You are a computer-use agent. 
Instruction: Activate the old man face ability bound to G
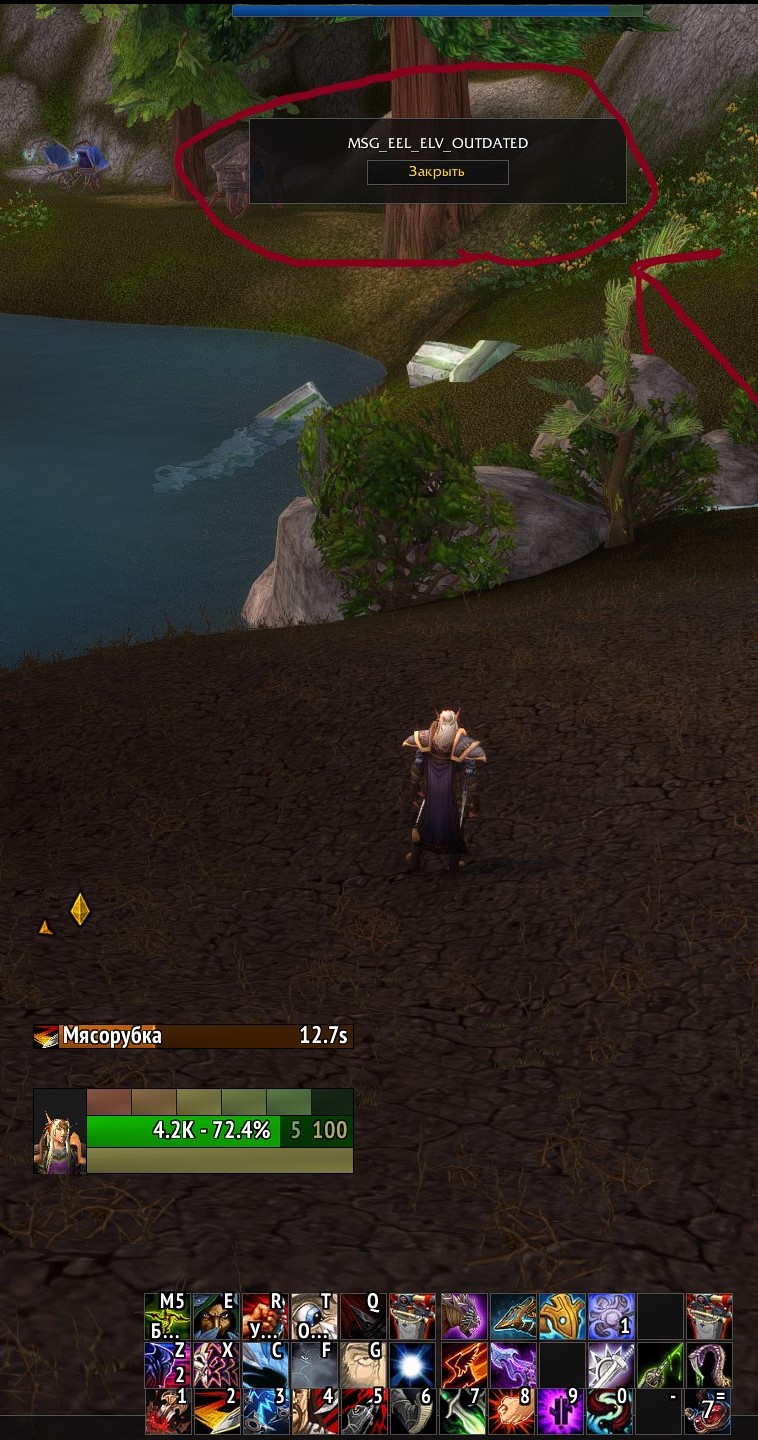pos(363,1364)
